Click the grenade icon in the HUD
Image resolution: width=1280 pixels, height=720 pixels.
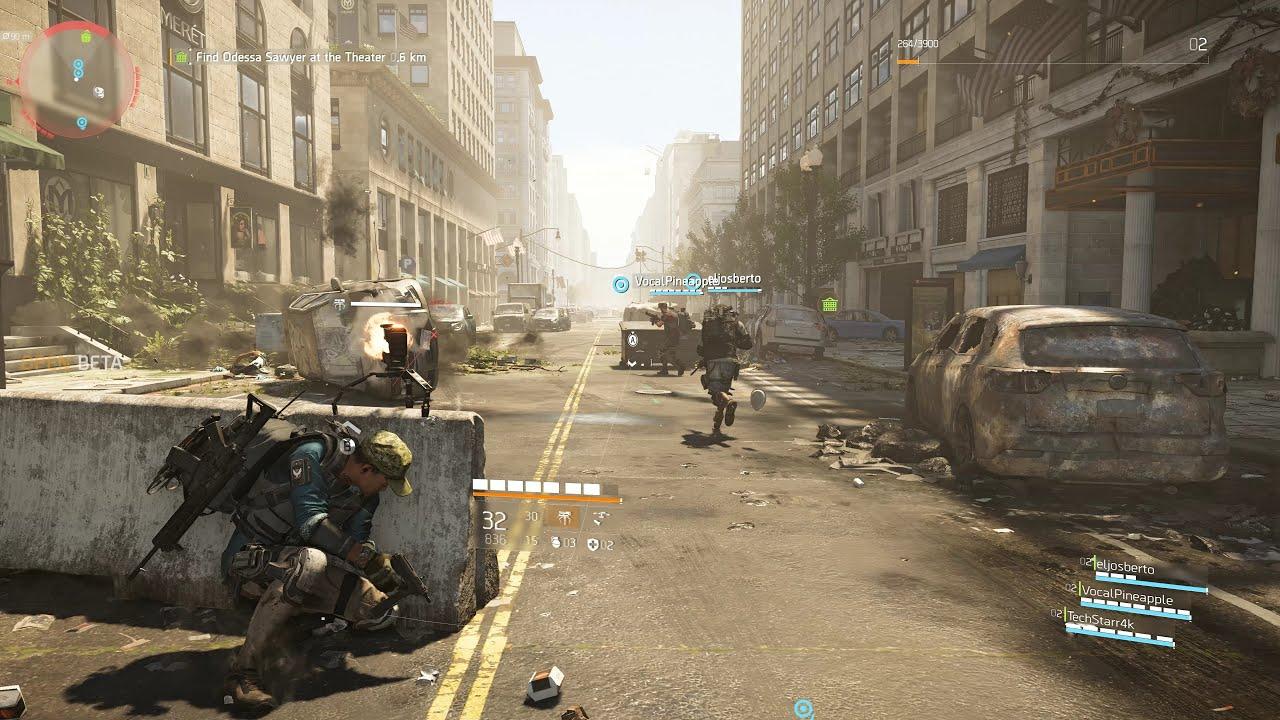[x=556, y=543]
